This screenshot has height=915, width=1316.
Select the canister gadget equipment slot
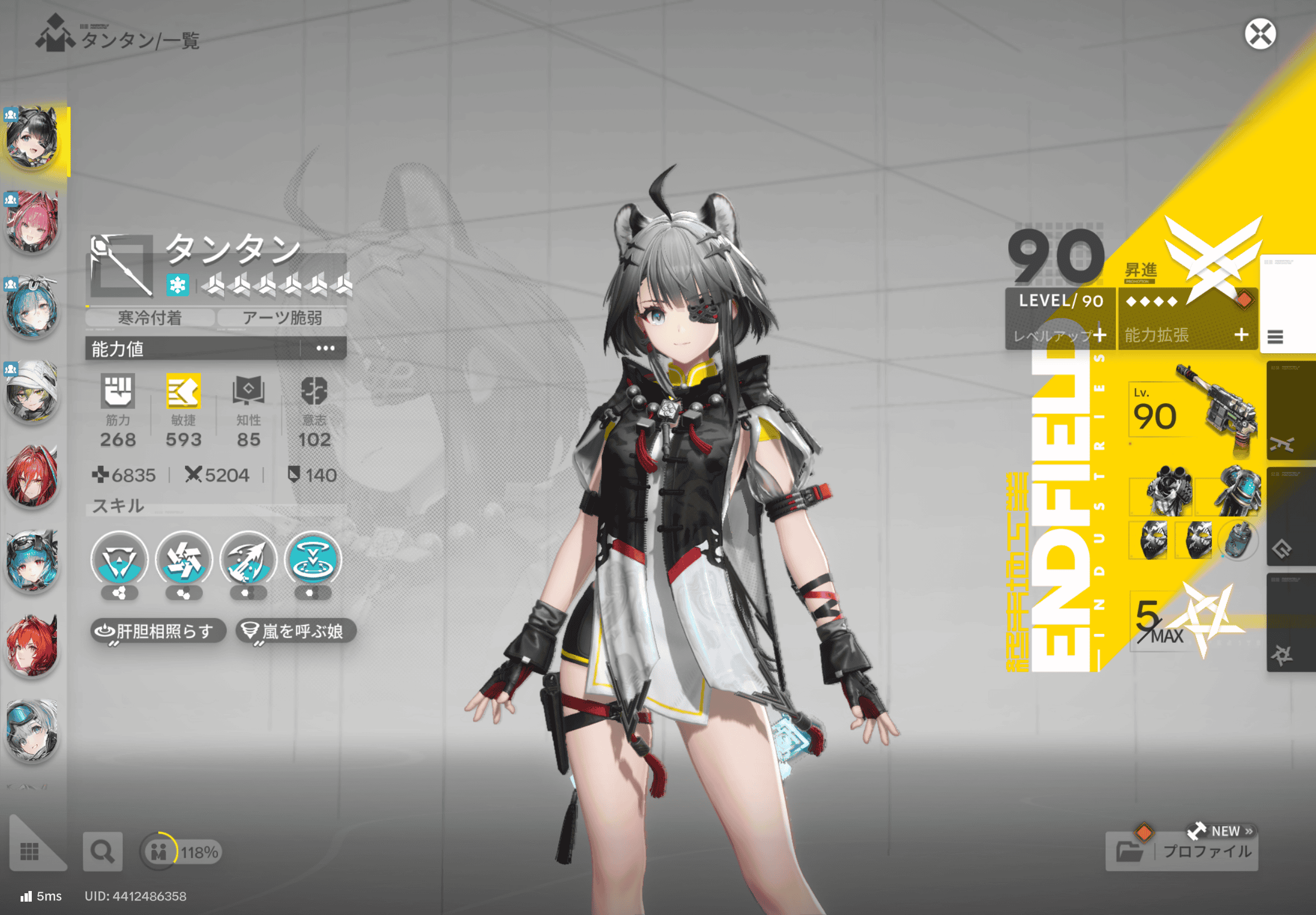1237,541
